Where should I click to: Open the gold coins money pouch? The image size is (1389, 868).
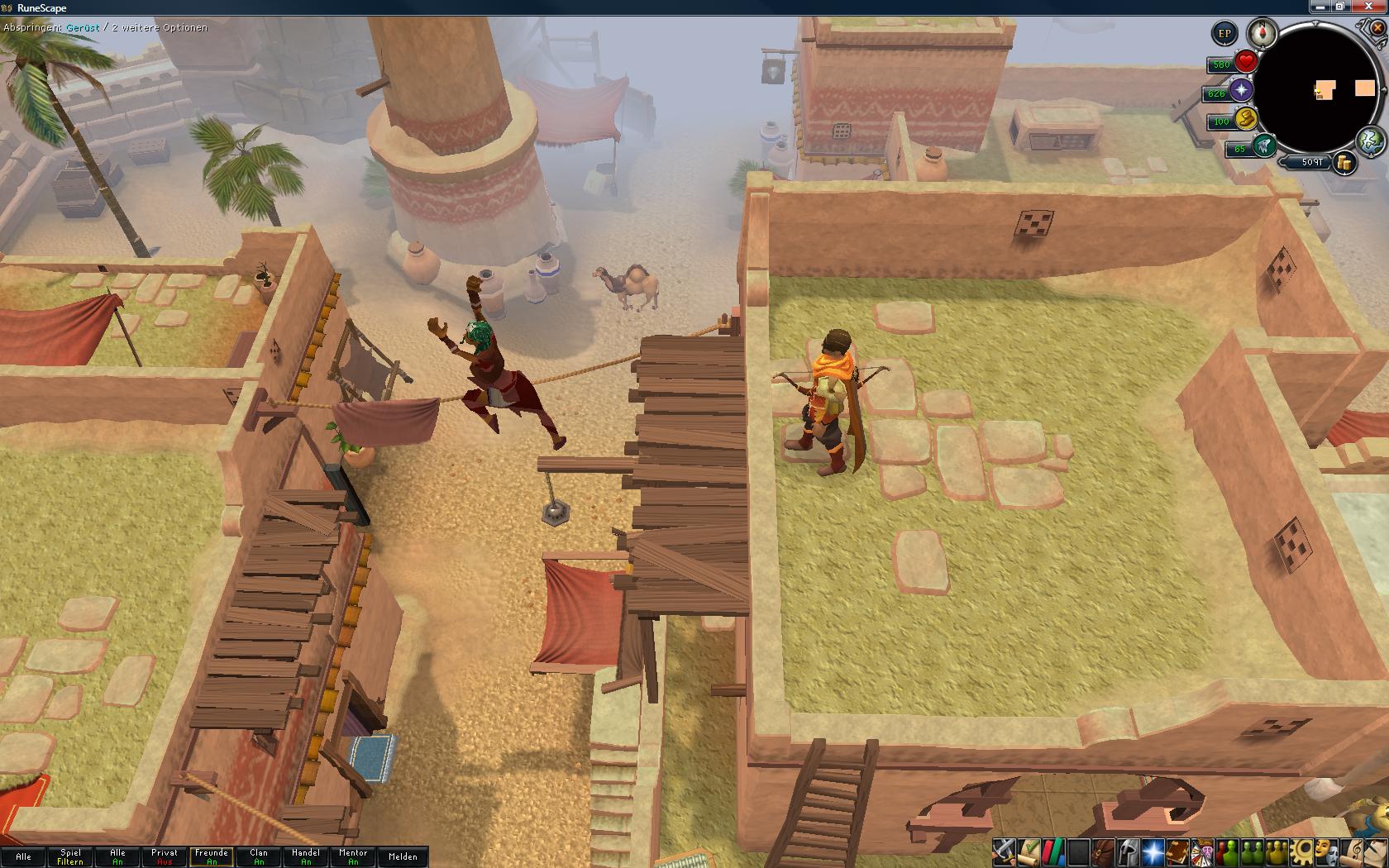tap(1345, 163)
